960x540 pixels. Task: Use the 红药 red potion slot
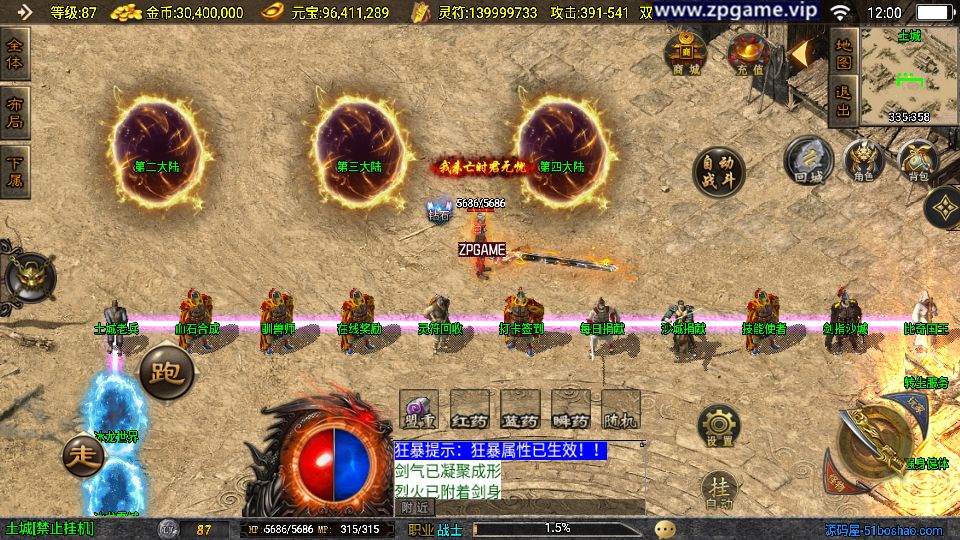(x=470, y=410)
